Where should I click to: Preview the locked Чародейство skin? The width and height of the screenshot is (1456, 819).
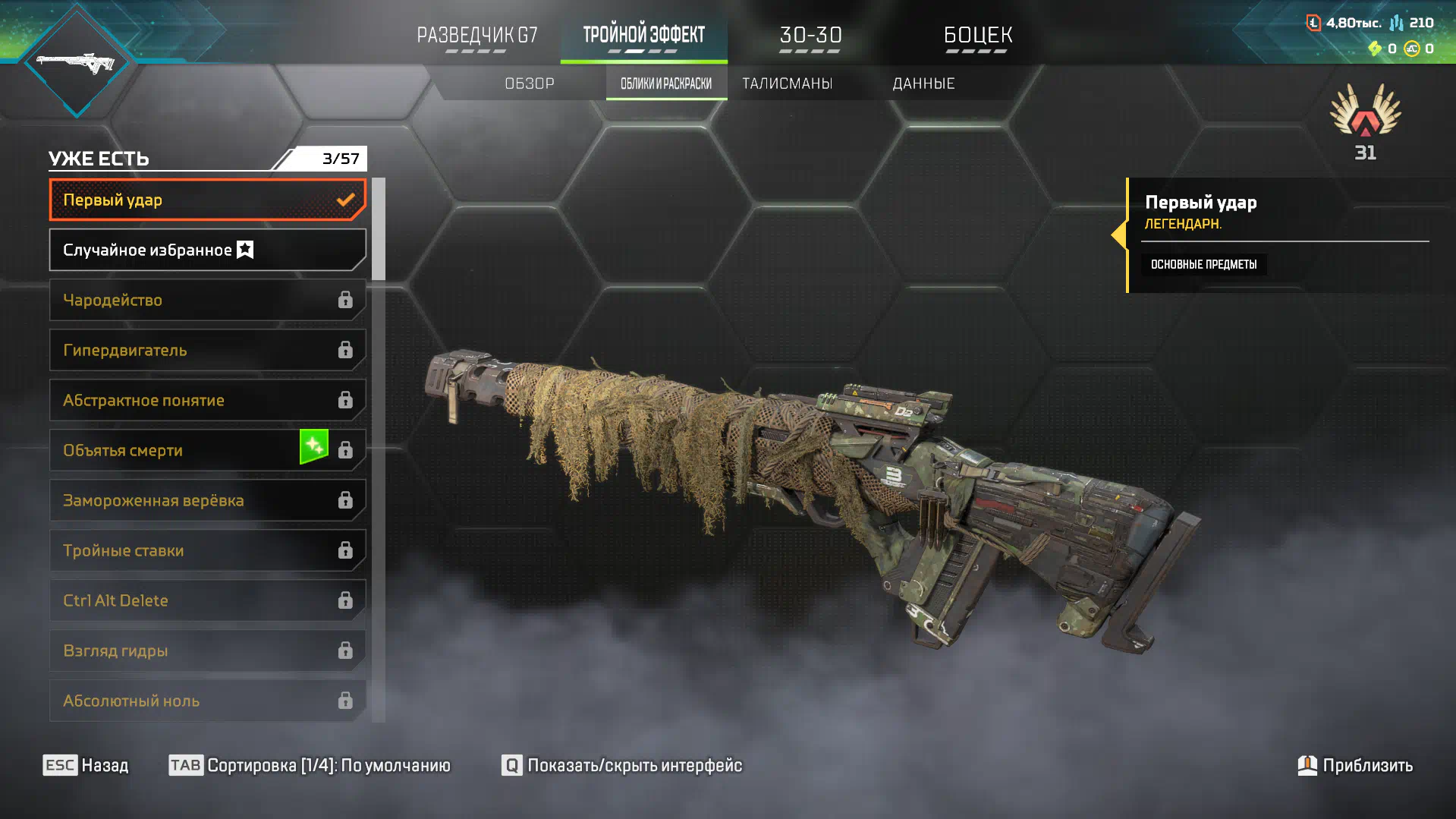pyautogui.click(x=206, y=300)
